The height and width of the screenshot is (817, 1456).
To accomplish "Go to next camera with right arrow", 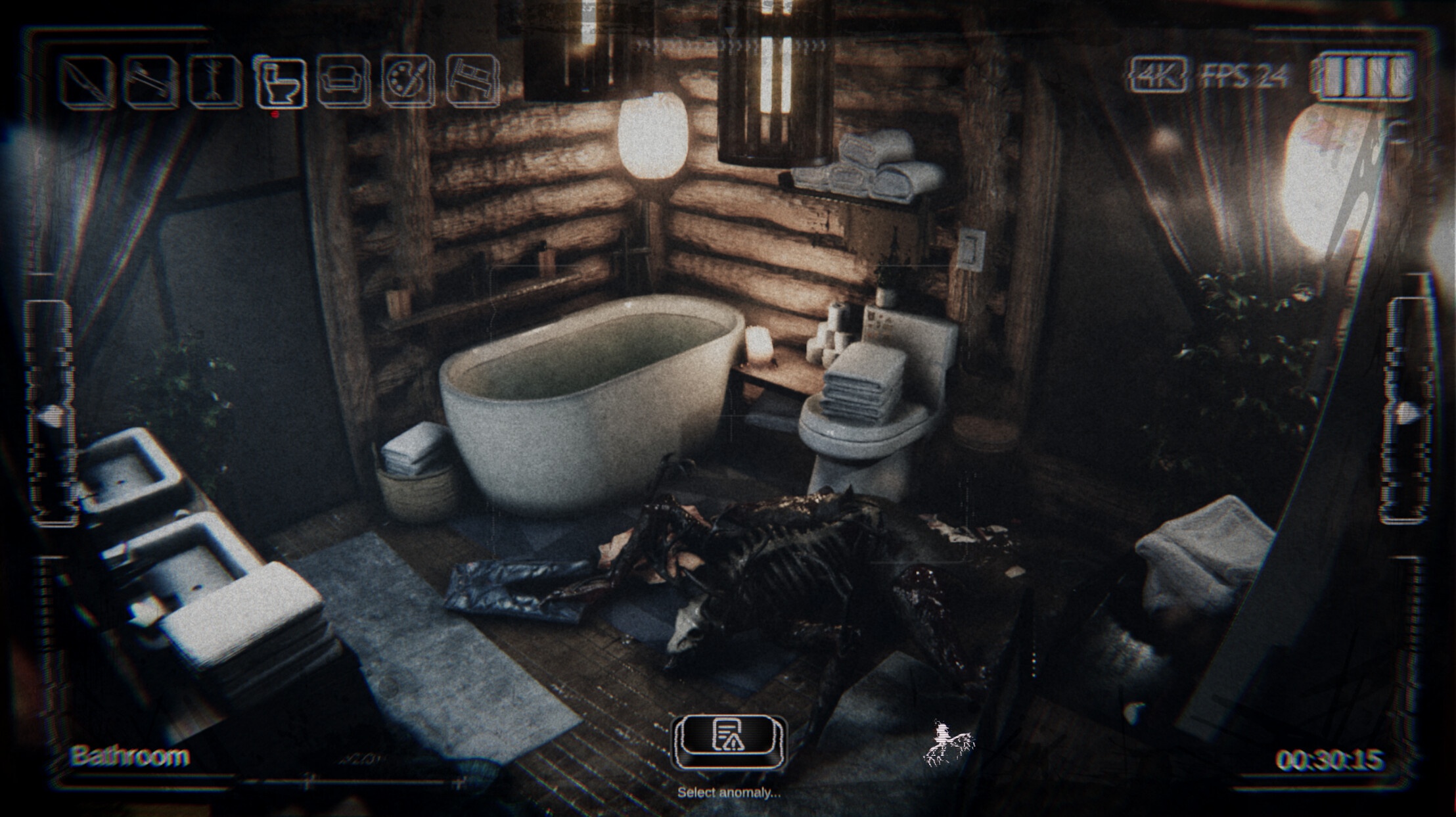I will click(1405, 412).
